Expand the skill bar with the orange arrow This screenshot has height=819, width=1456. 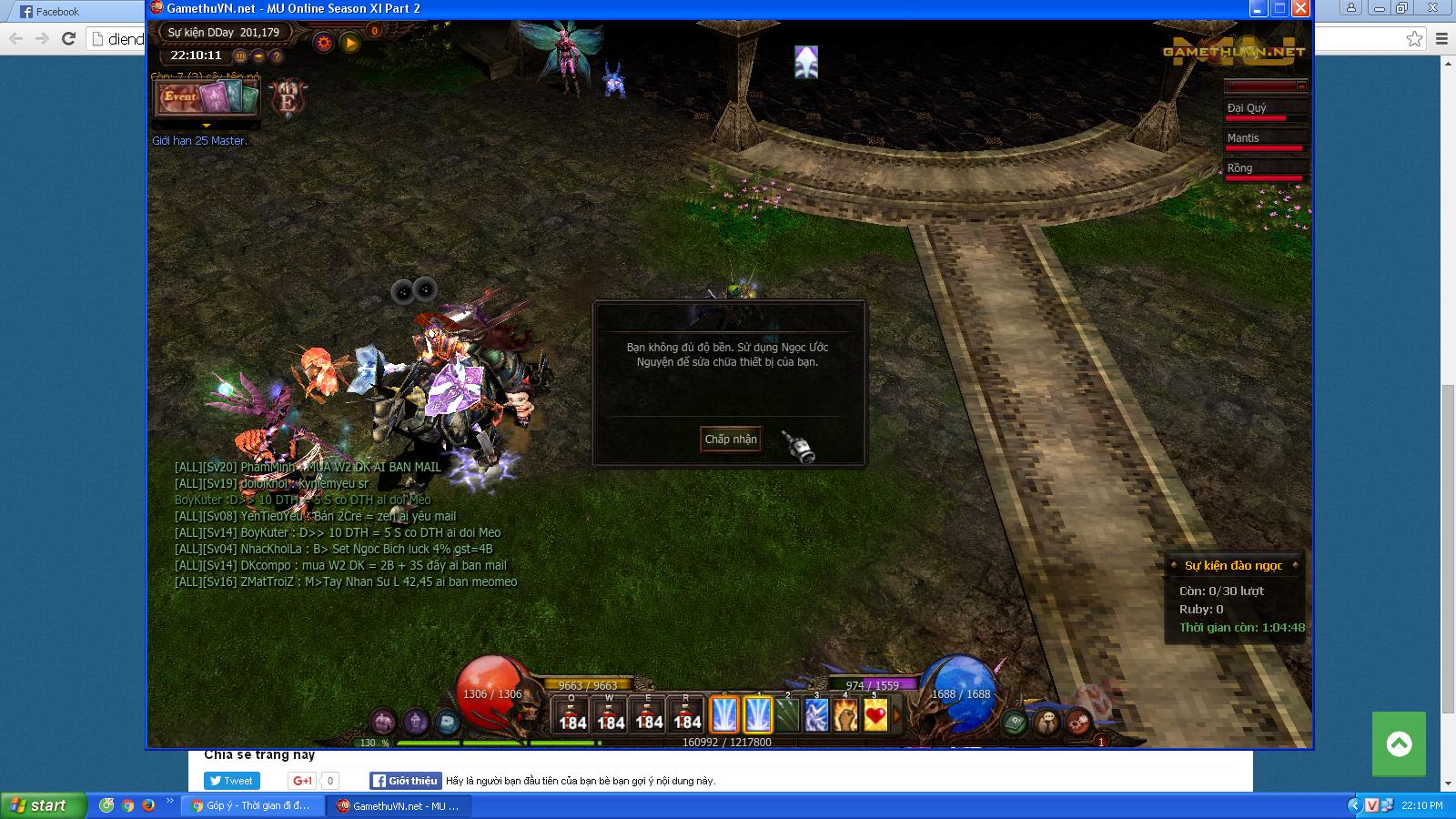pos(896,715)
